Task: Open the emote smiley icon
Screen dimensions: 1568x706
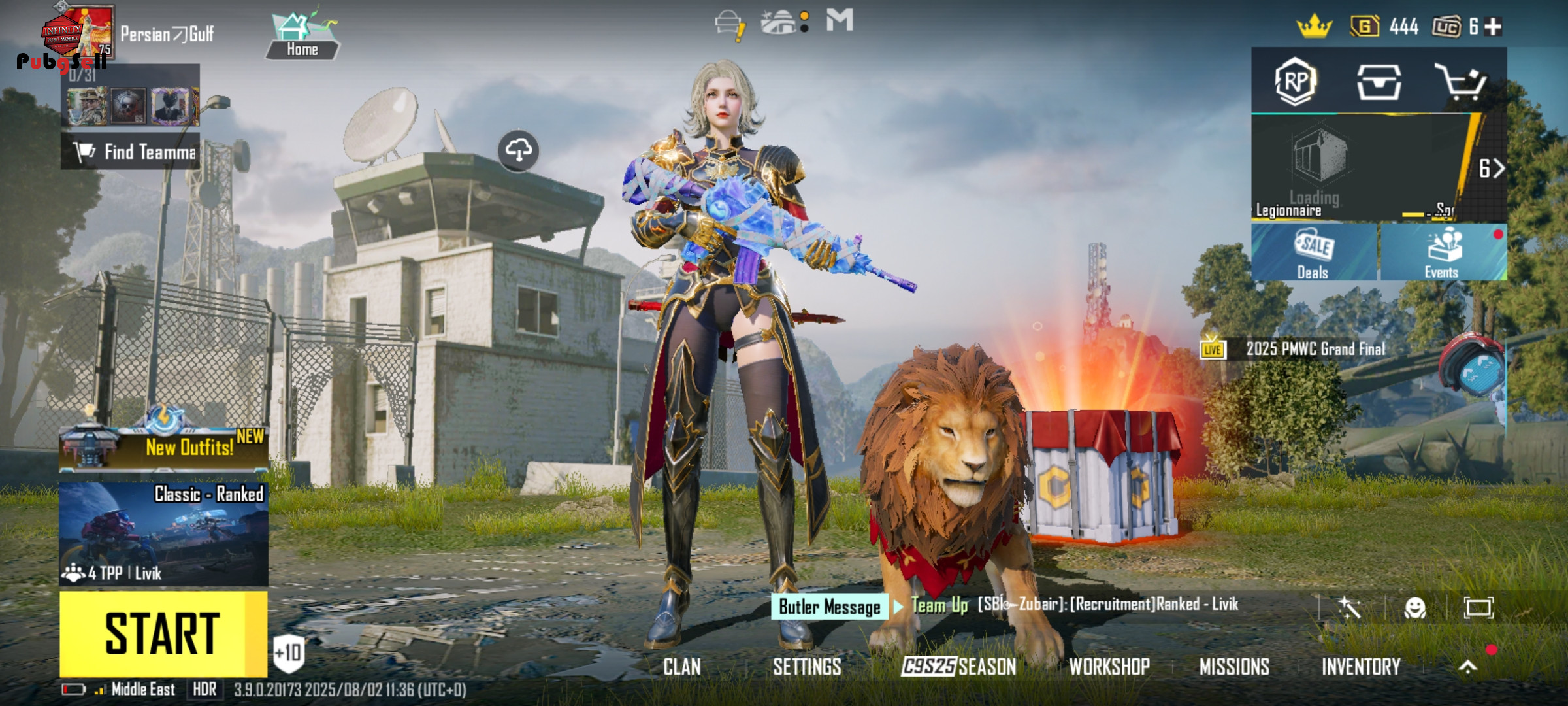Action: tap(1414, 609)
